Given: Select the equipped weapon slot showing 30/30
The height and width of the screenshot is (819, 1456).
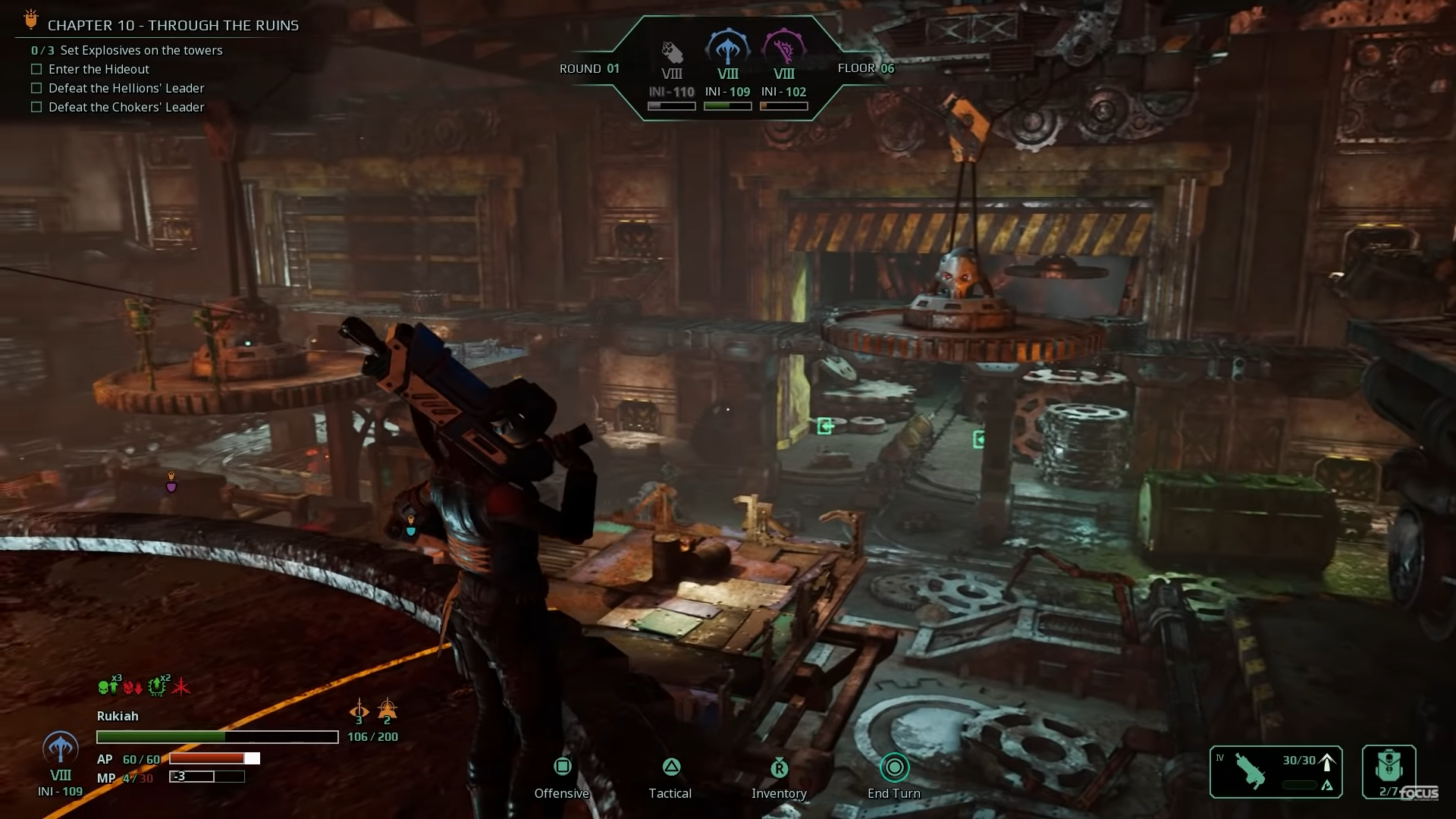Looking at the screenshot, I should 1276,772.
